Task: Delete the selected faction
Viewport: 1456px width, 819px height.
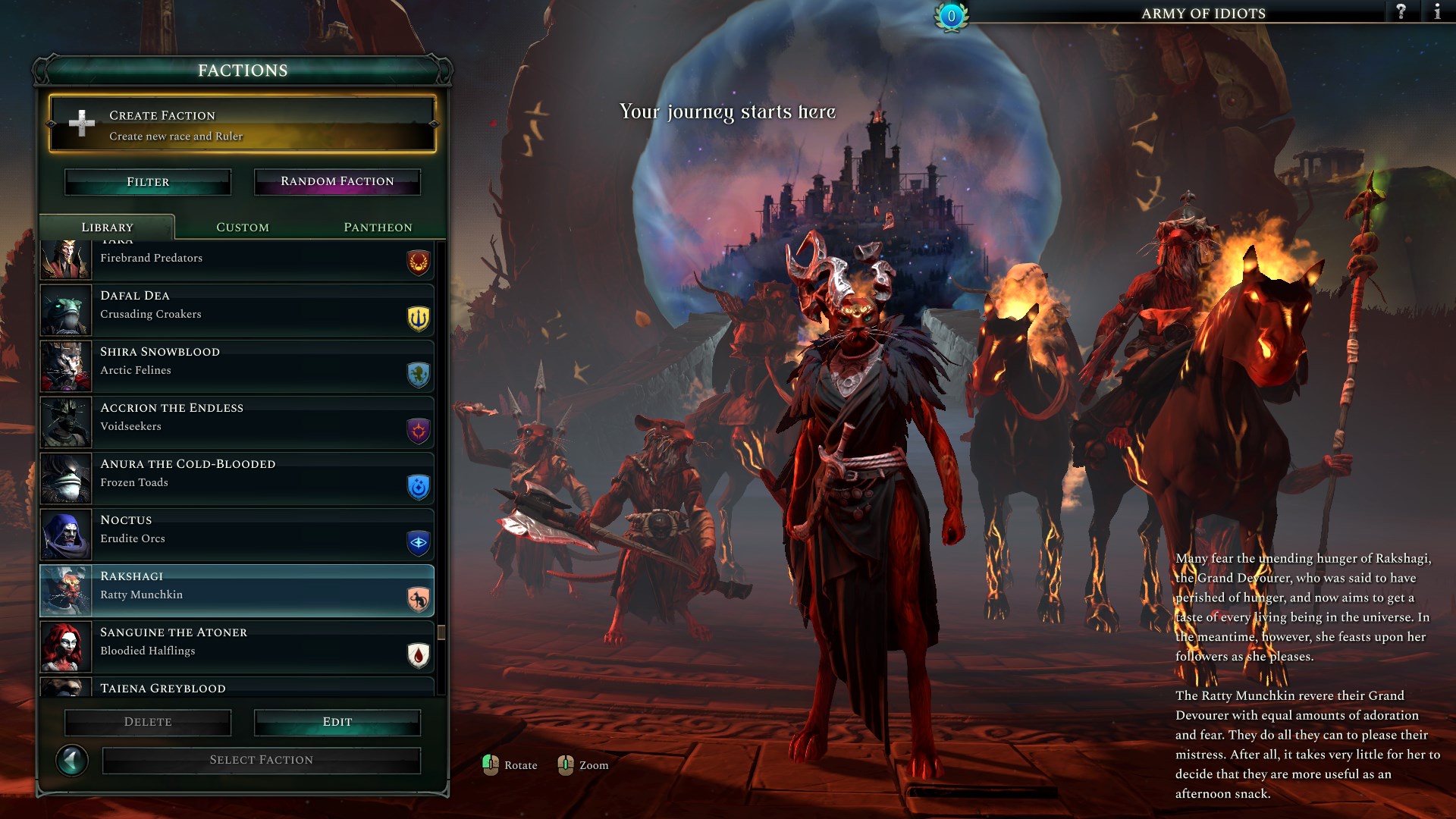Action: [x=148, y=722]
